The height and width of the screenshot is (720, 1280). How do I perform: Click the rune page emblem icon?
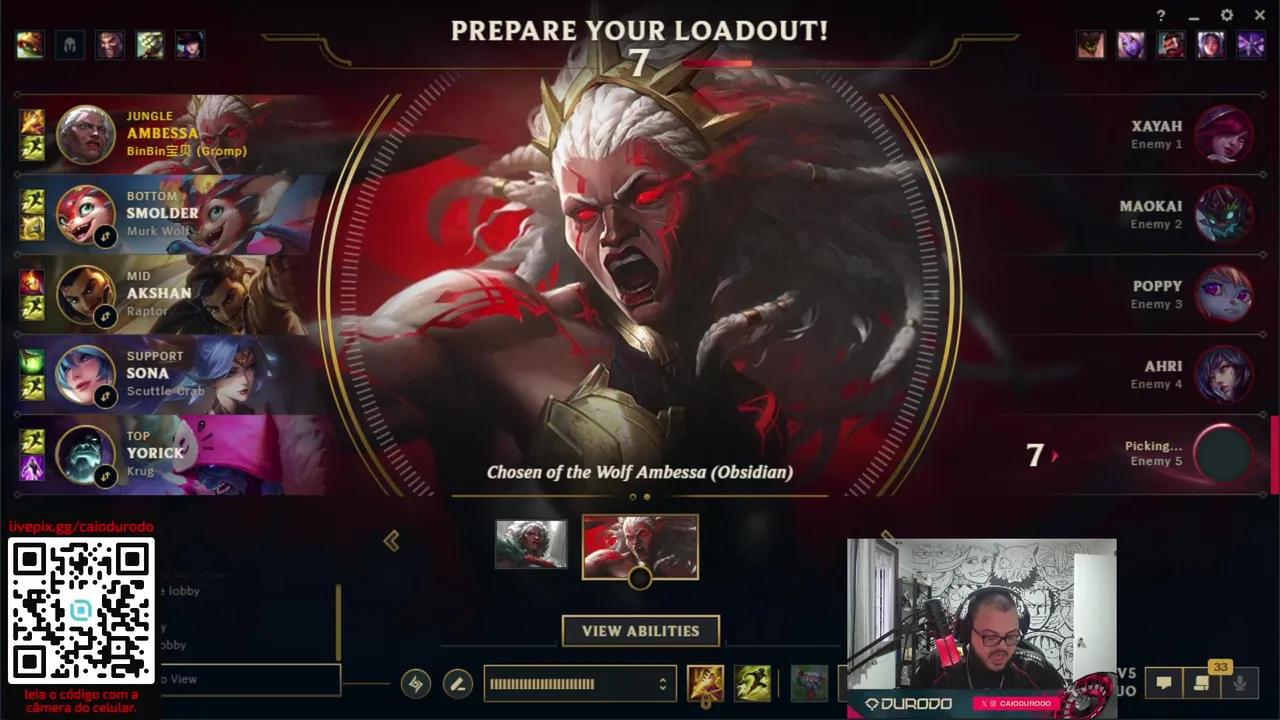click(x=416, y=684)
